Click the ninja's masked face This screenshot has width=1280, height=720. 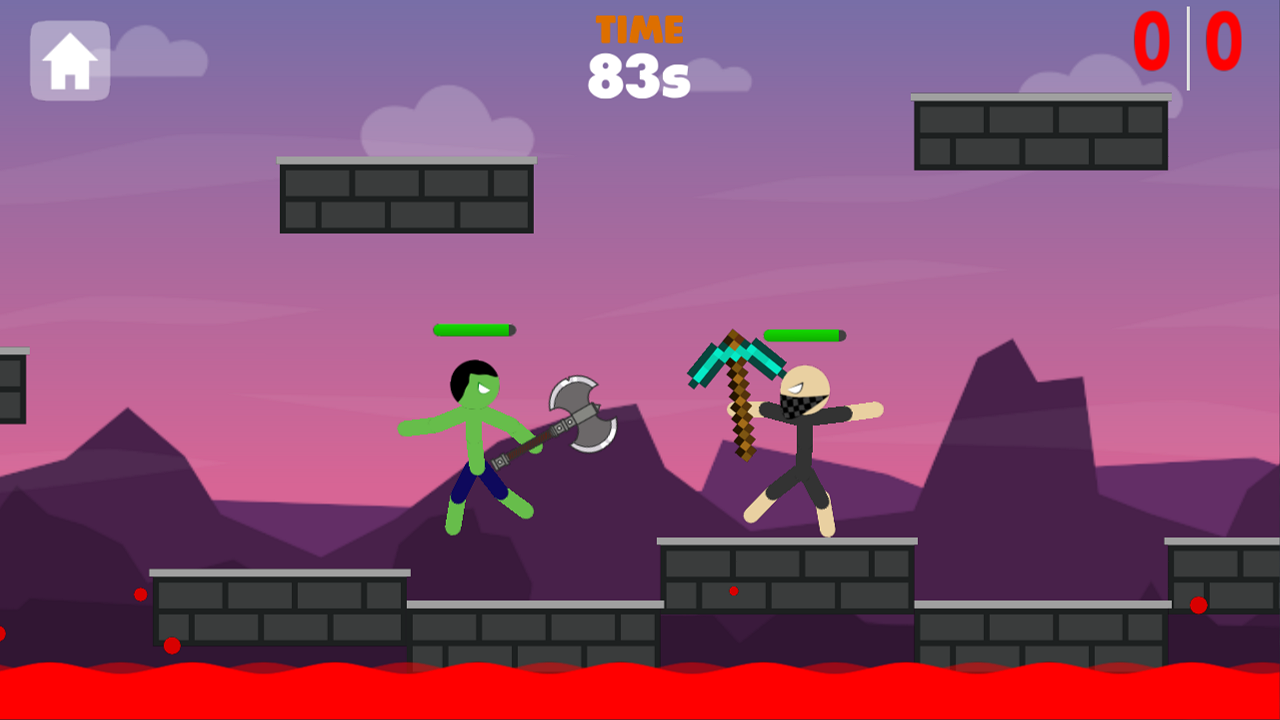click(x=800, y=400)
